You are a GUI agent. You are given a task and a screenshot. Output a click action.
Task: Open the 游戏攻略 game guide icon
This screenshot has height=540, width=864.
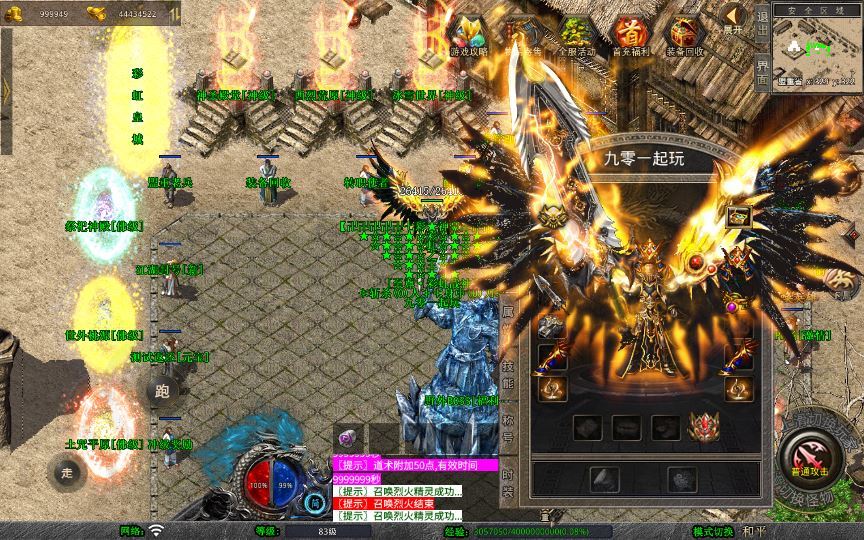coord(468,37)
